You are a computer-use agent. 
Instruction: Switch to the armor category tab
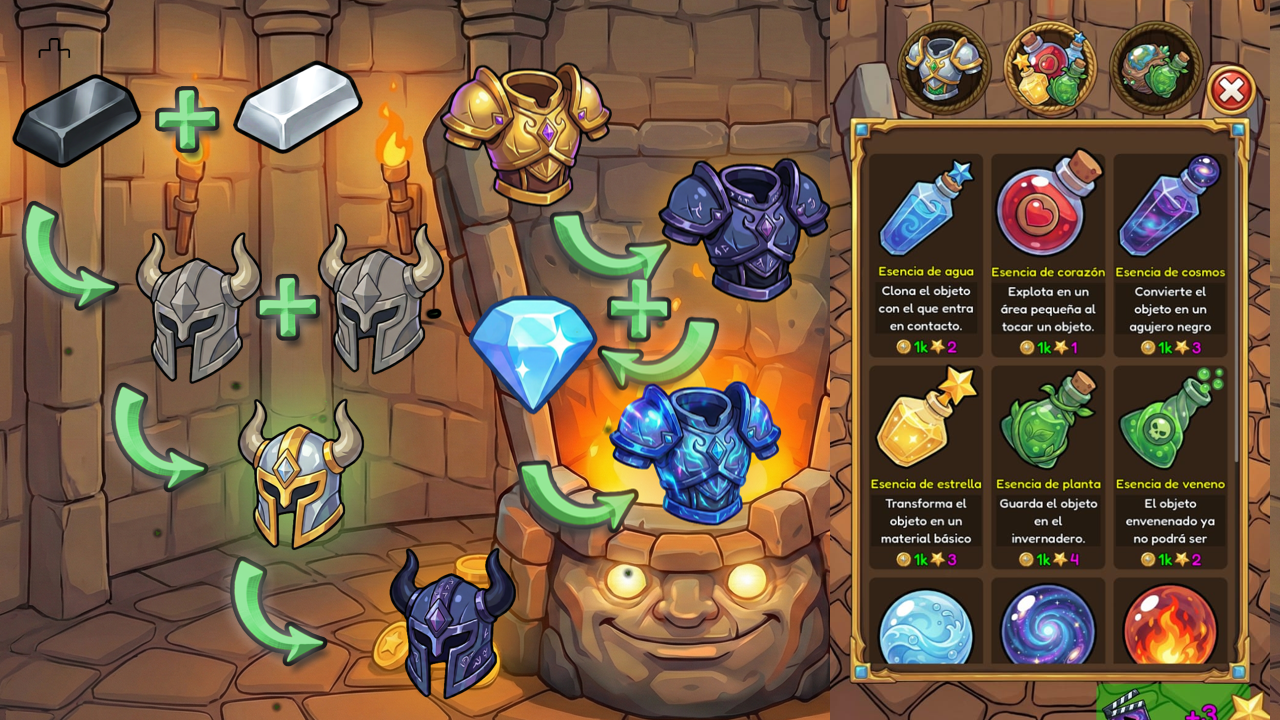click(944, 68)
